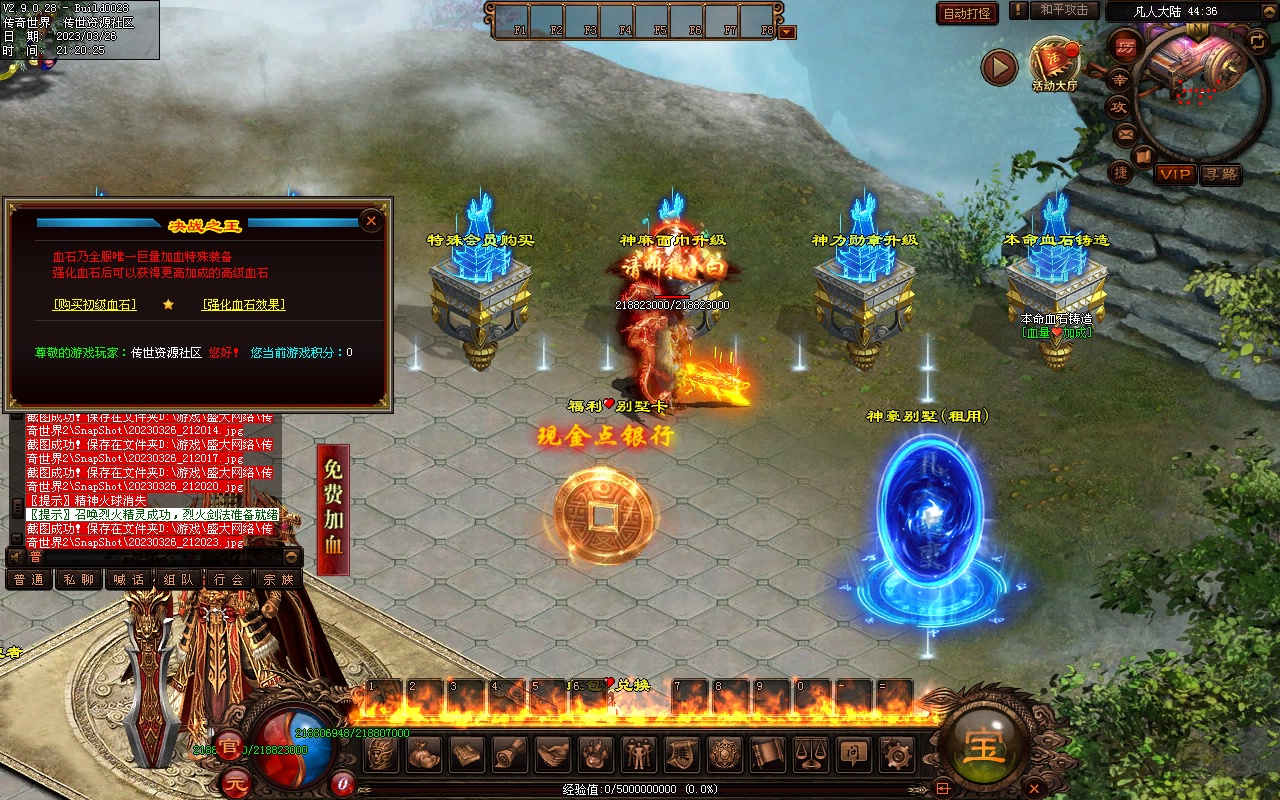This screenshot has width=1280, height=800.
Task: Click the minimap refresh arrows button
Action: tap(1258, 41)
